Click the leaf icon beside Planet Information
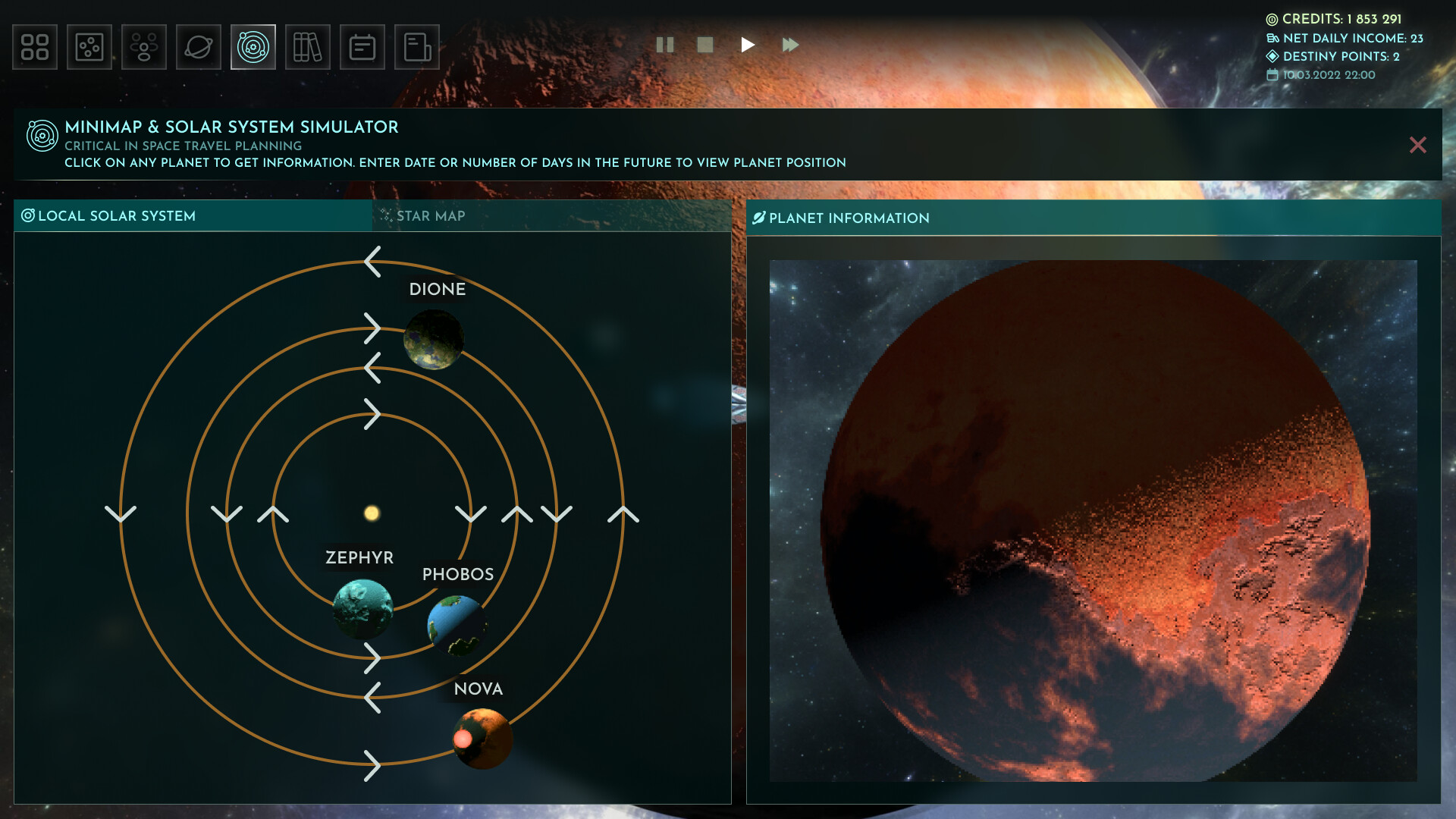Screen dimensions: 1456x819 tap(759, 218)
